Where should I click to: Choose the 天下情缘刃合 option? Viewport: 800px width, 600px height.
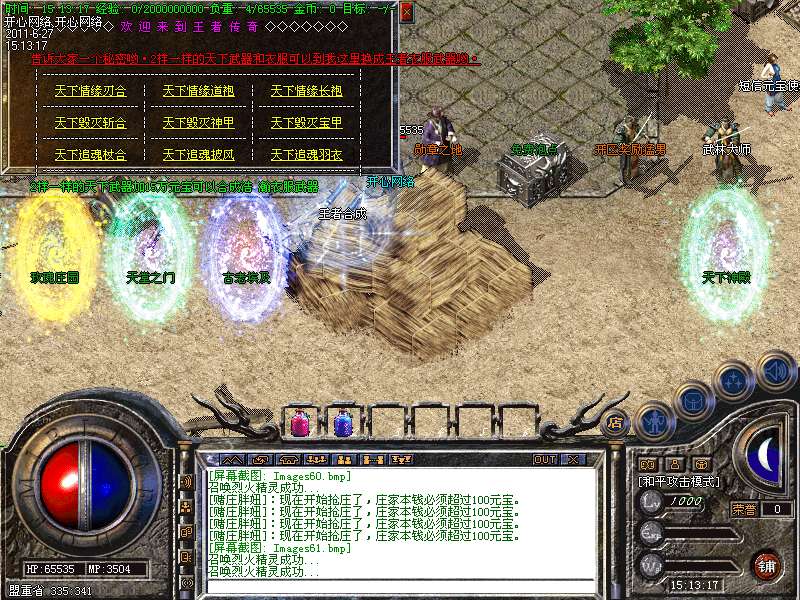coord(90,91)
